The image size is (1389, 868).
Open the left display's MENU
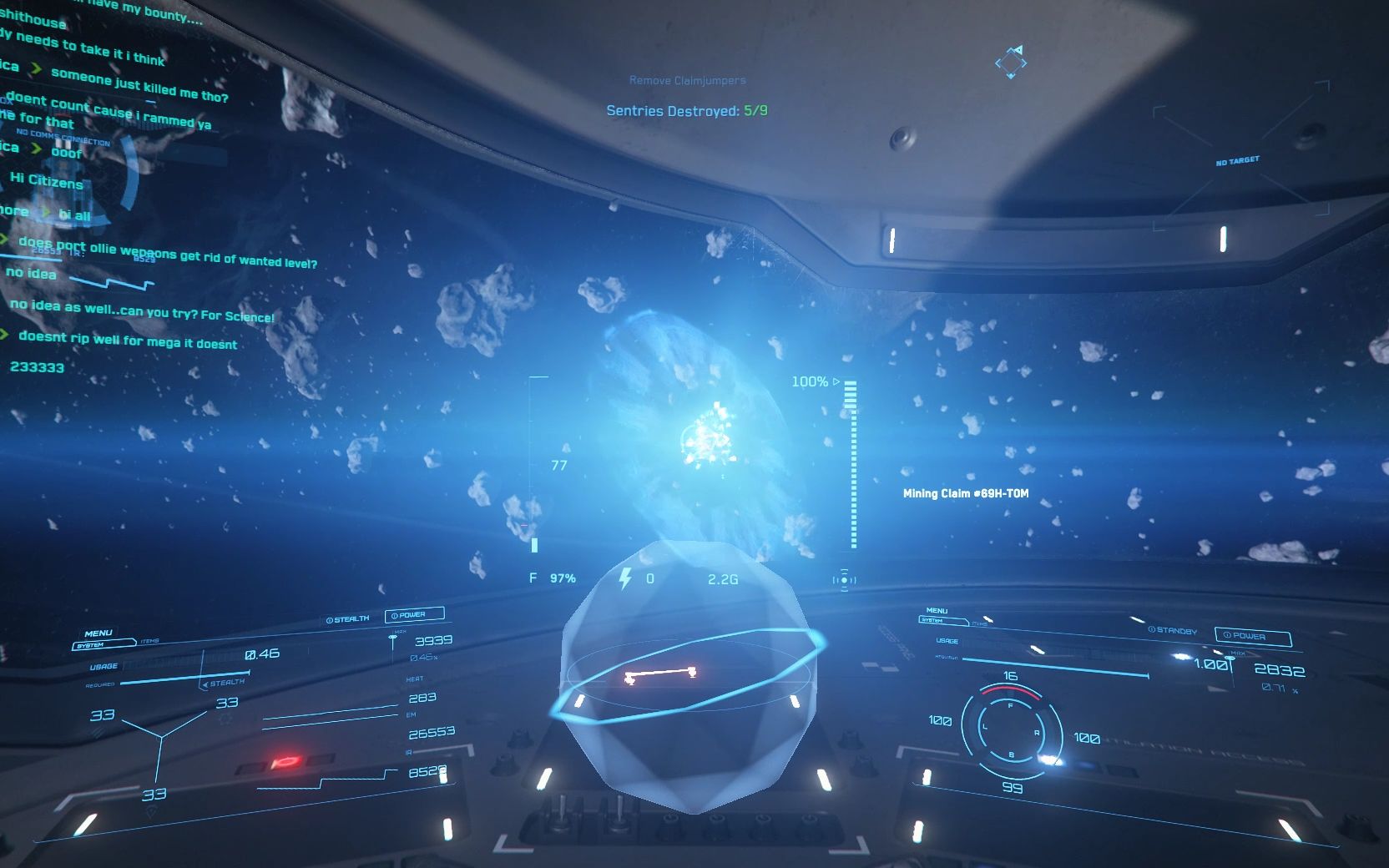[x=98, y=633]
